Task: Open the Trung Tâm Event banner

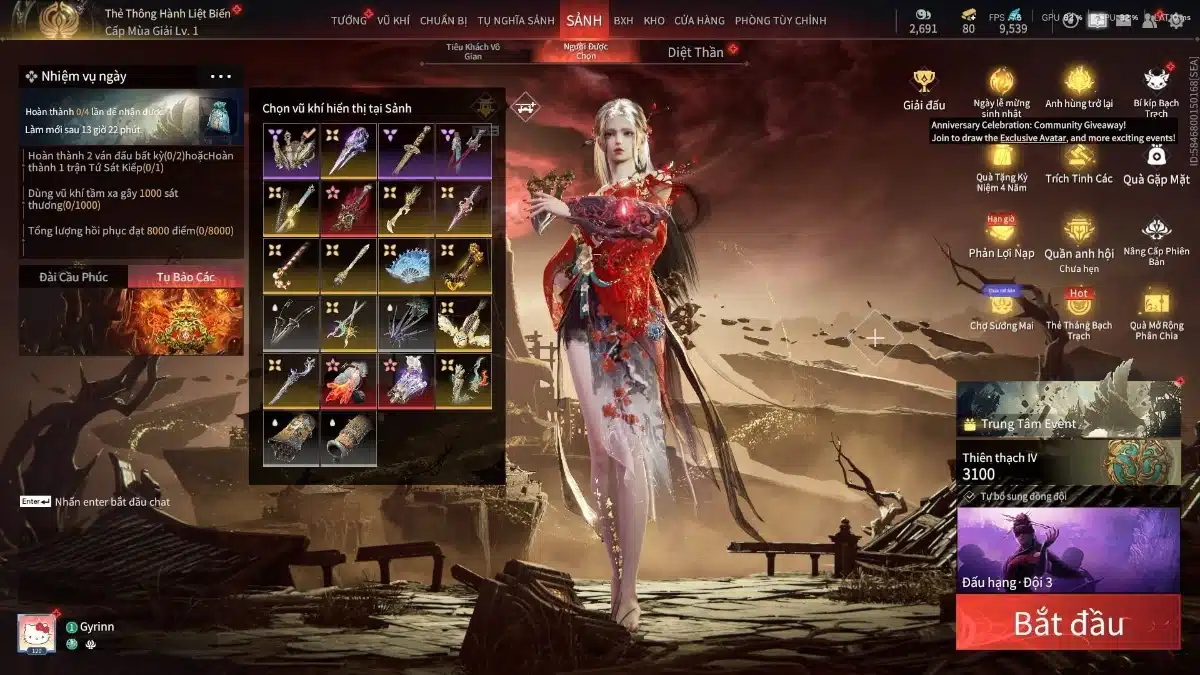Action: 1068,413
